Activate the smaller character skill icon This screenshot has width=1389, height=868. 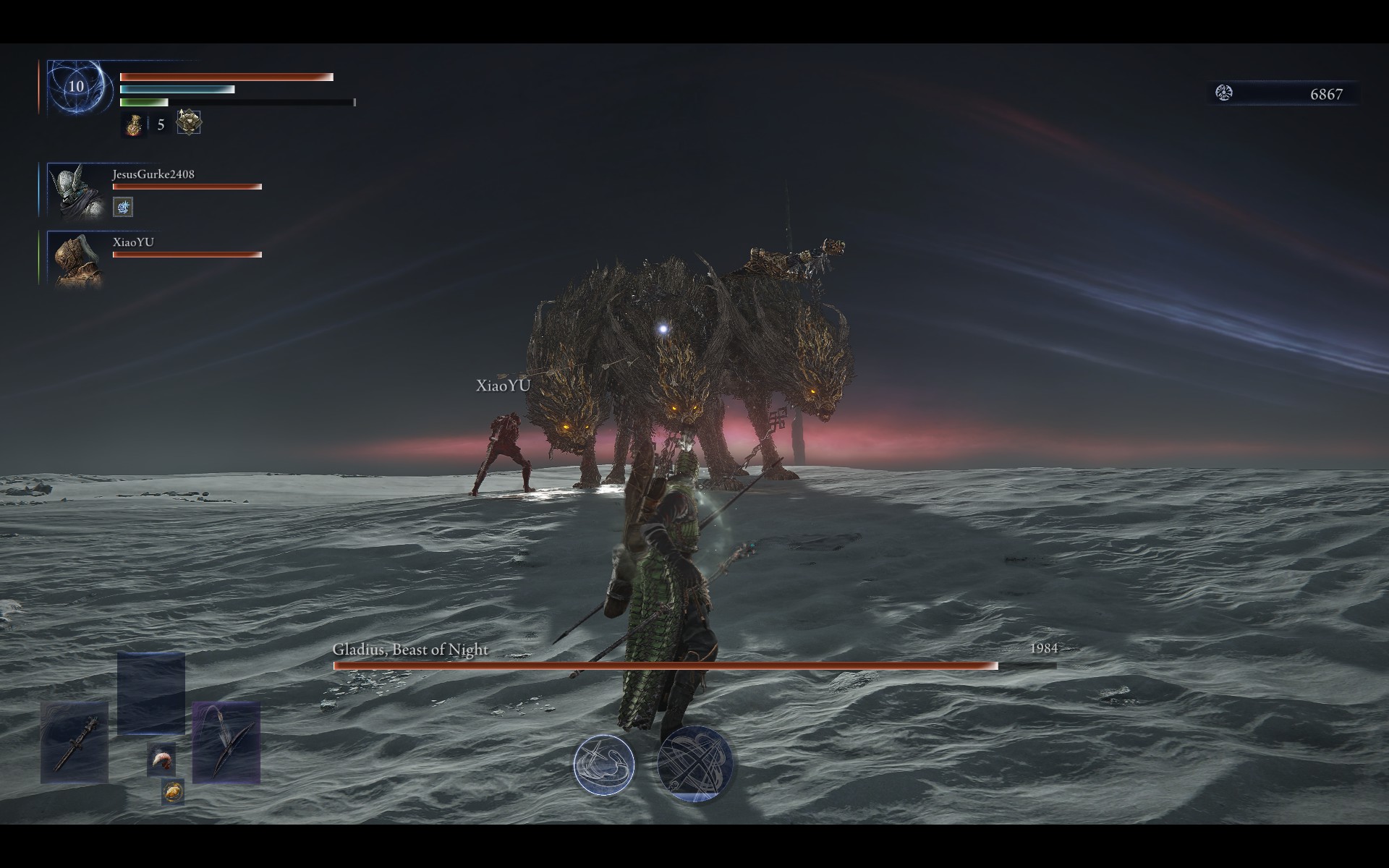pyautogui.click(x=604, y=765)
